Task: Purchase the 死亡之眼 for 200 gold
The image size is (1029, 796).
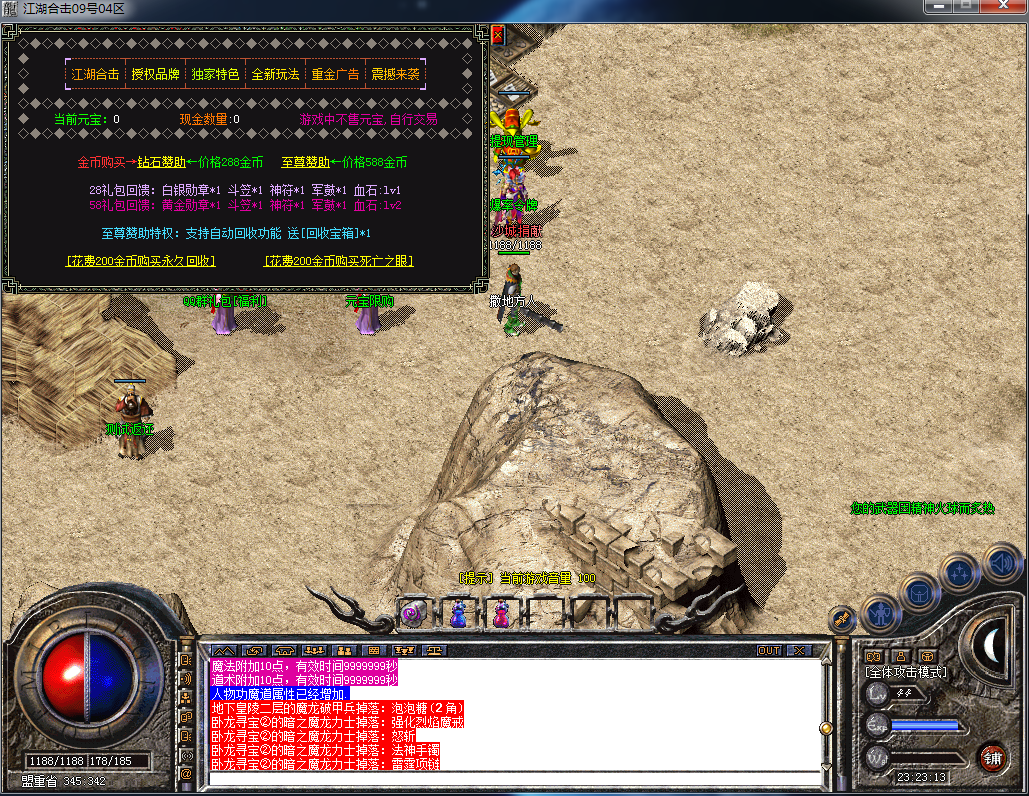Action: pos(339,261)
